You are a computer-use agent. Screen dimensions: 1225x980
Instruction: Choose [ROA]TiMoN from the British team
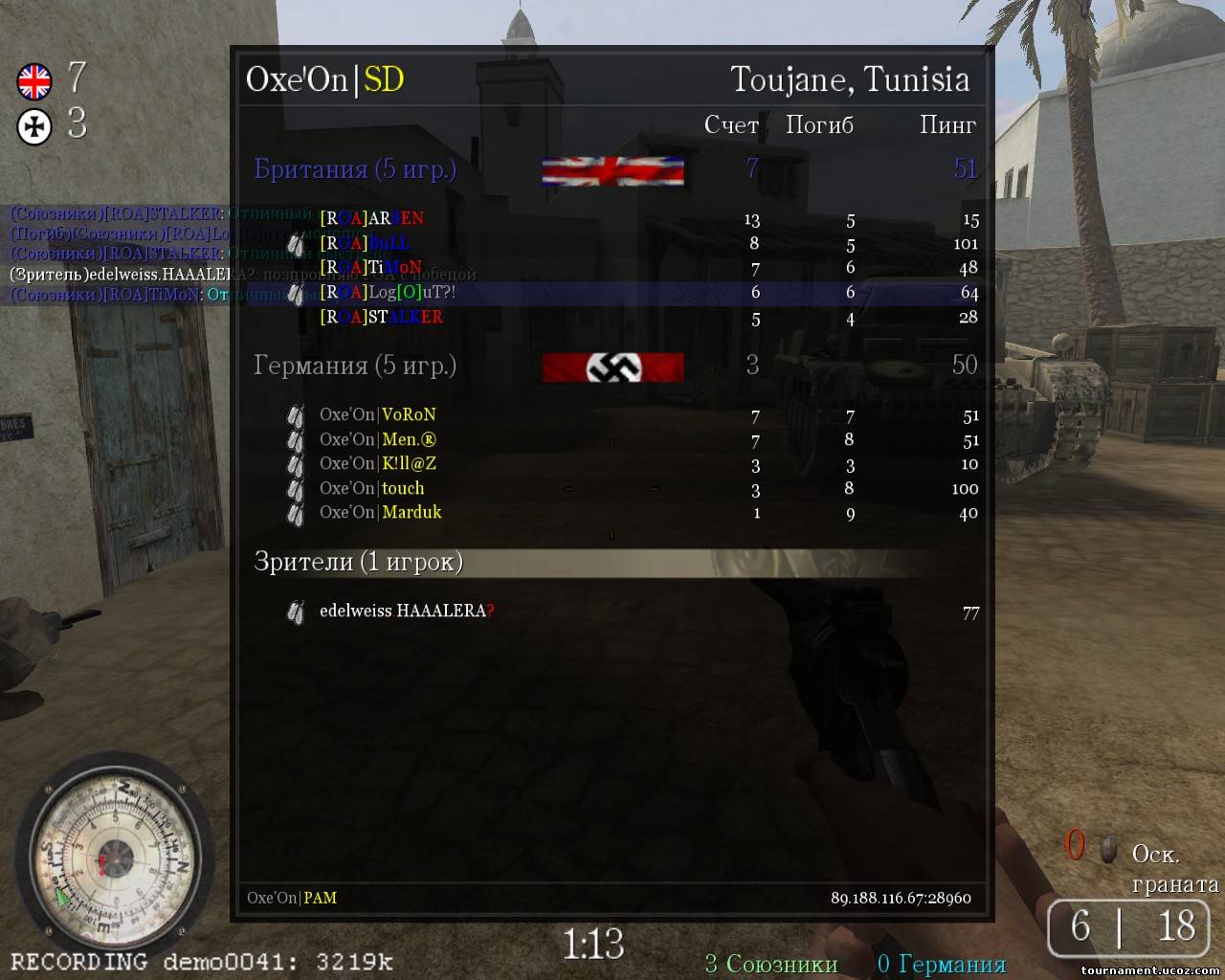coord(370,268)
